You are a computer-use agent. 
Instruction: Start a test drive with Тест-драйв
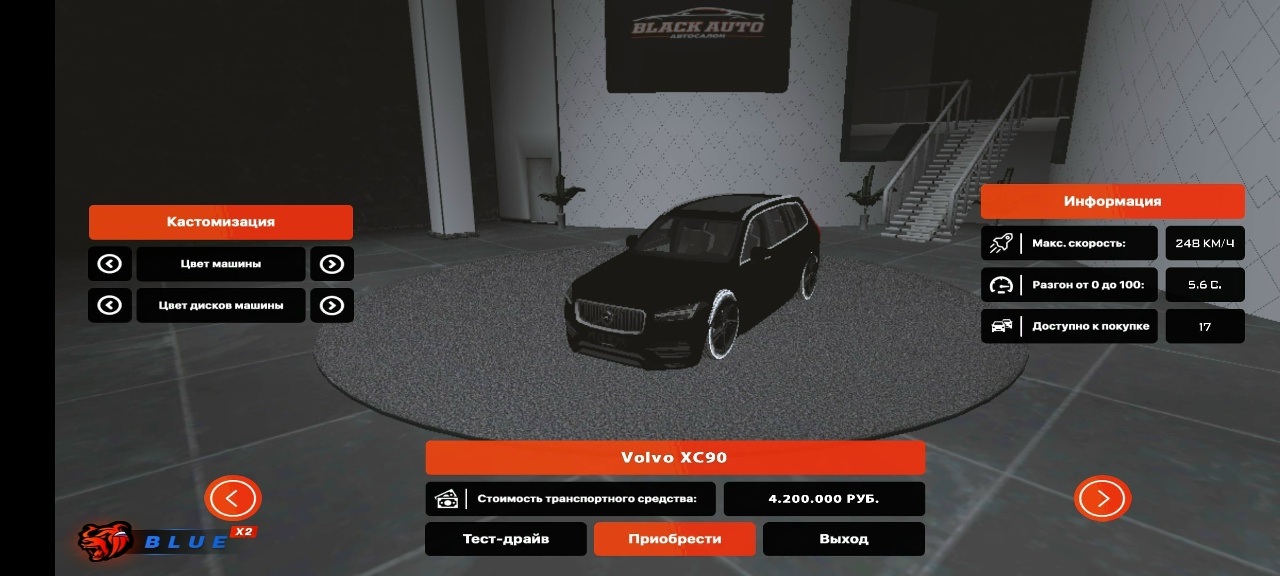[505, 539]
